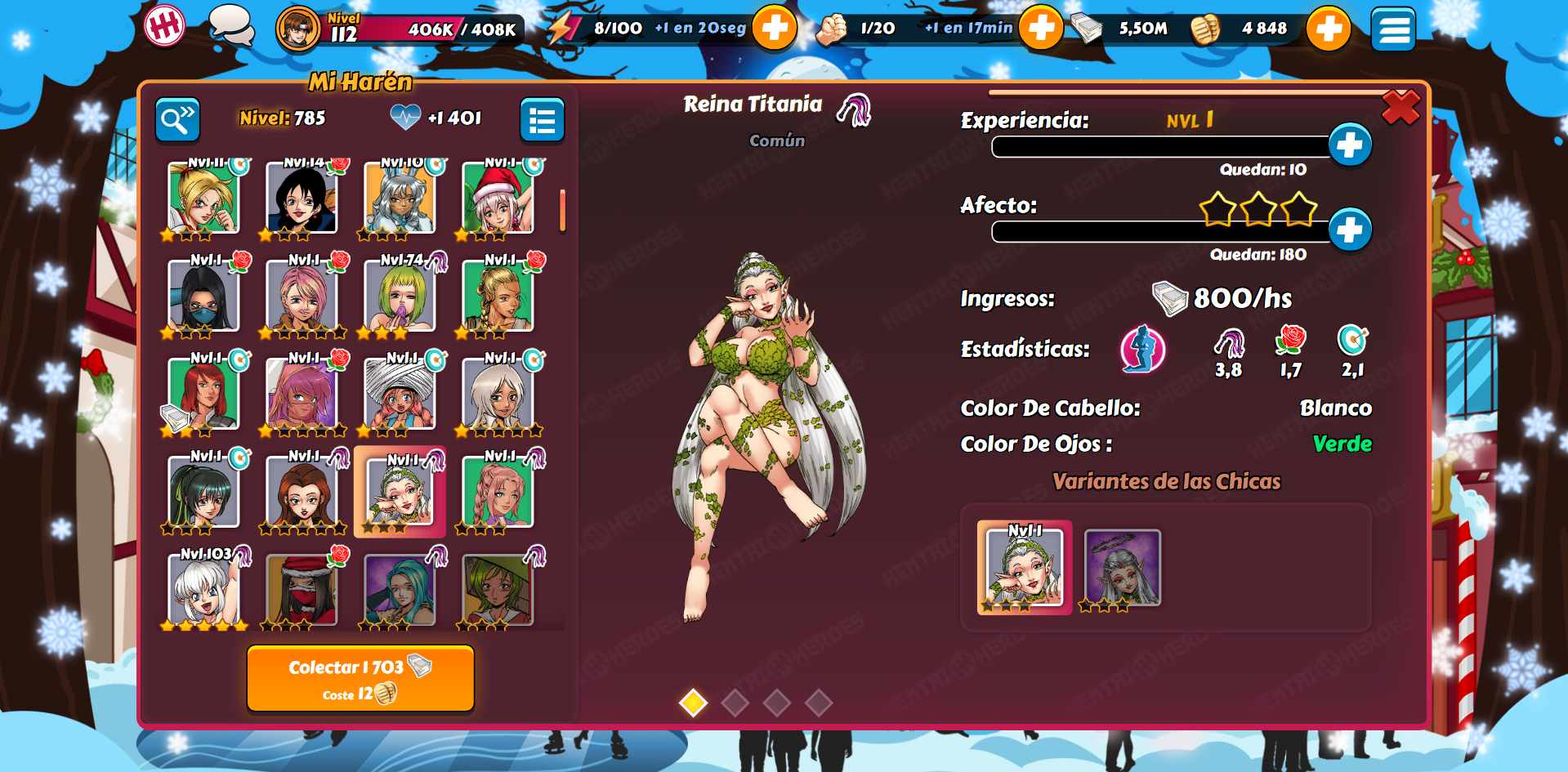
Task: Refill energy with the lightning plus button
Action: coord(774,28)
